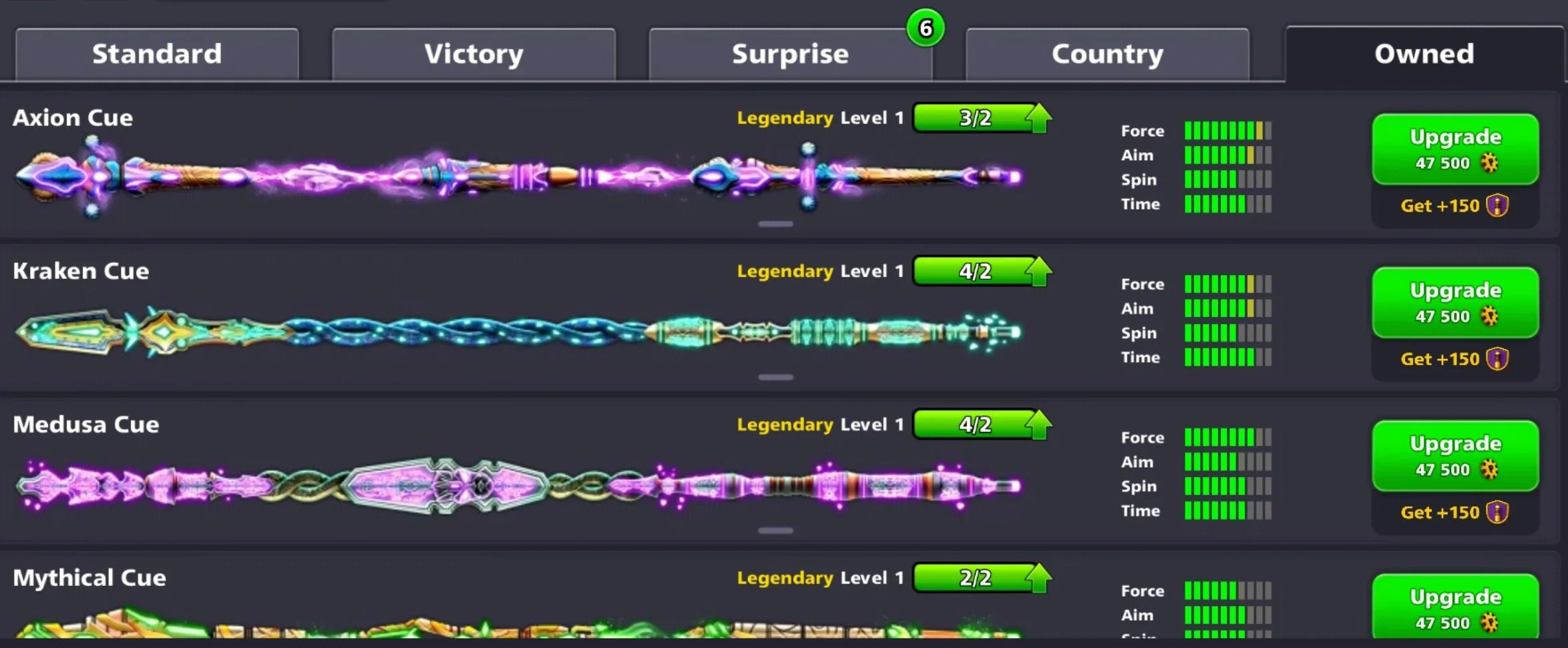The height and width of the screenshot is (648, 1568).
Task: Open the Victory cues tab
Action: pyautogui.click(x=473, y=53)
